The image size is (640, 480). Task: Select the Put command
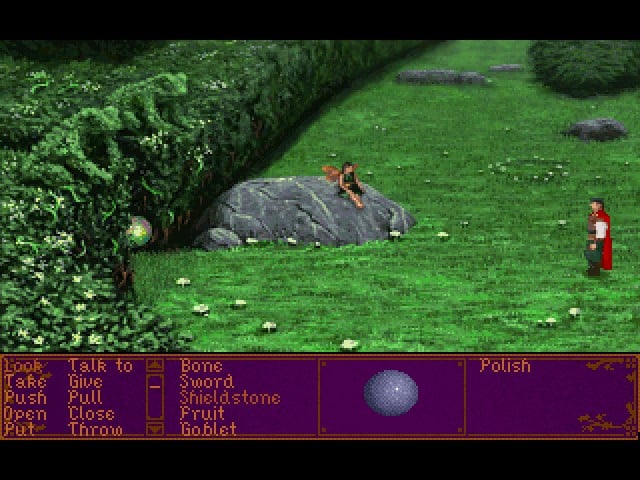click(x=19, y=429)
